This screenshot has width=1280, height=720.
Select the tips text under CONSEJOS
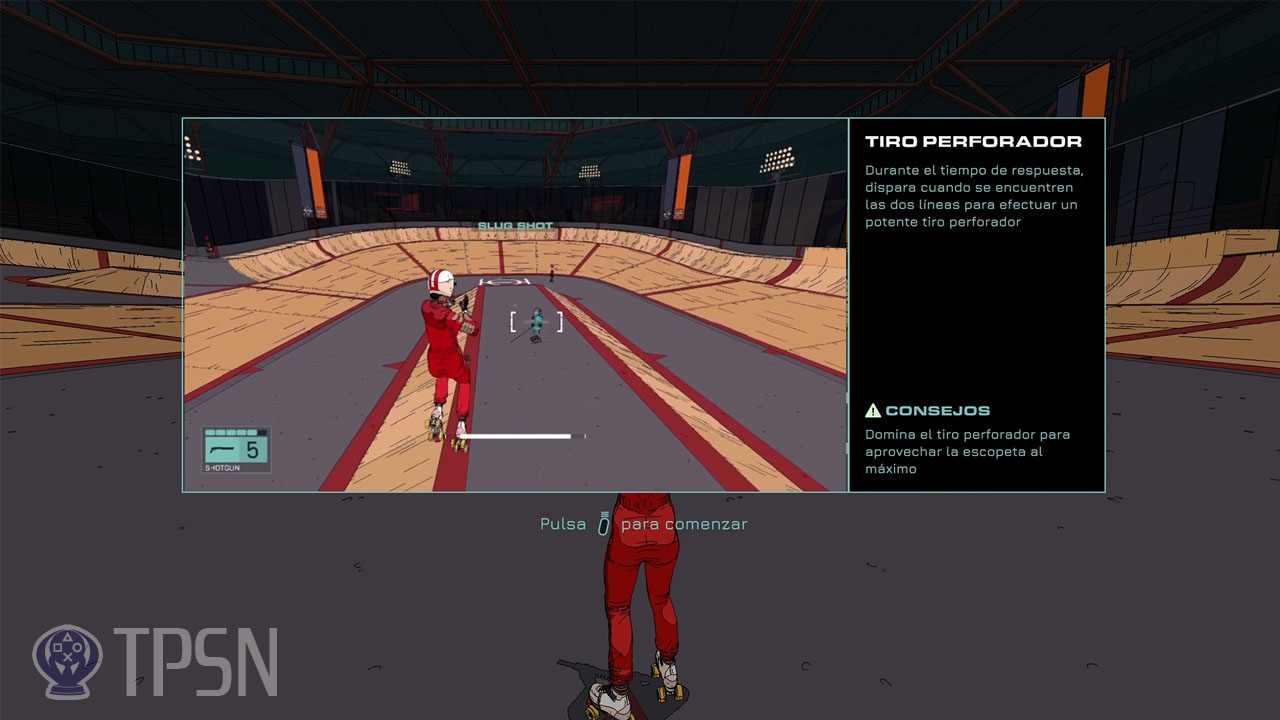tap(970, 451)
